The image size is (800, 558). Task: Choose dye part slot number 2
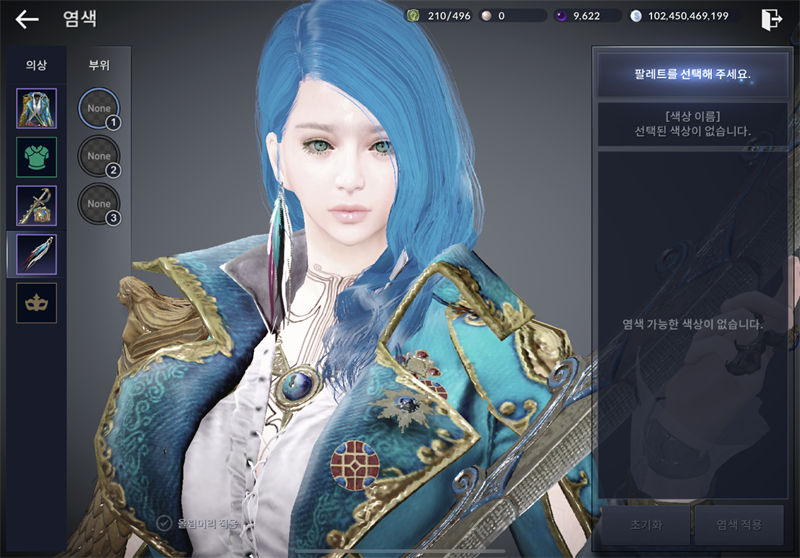99,156
